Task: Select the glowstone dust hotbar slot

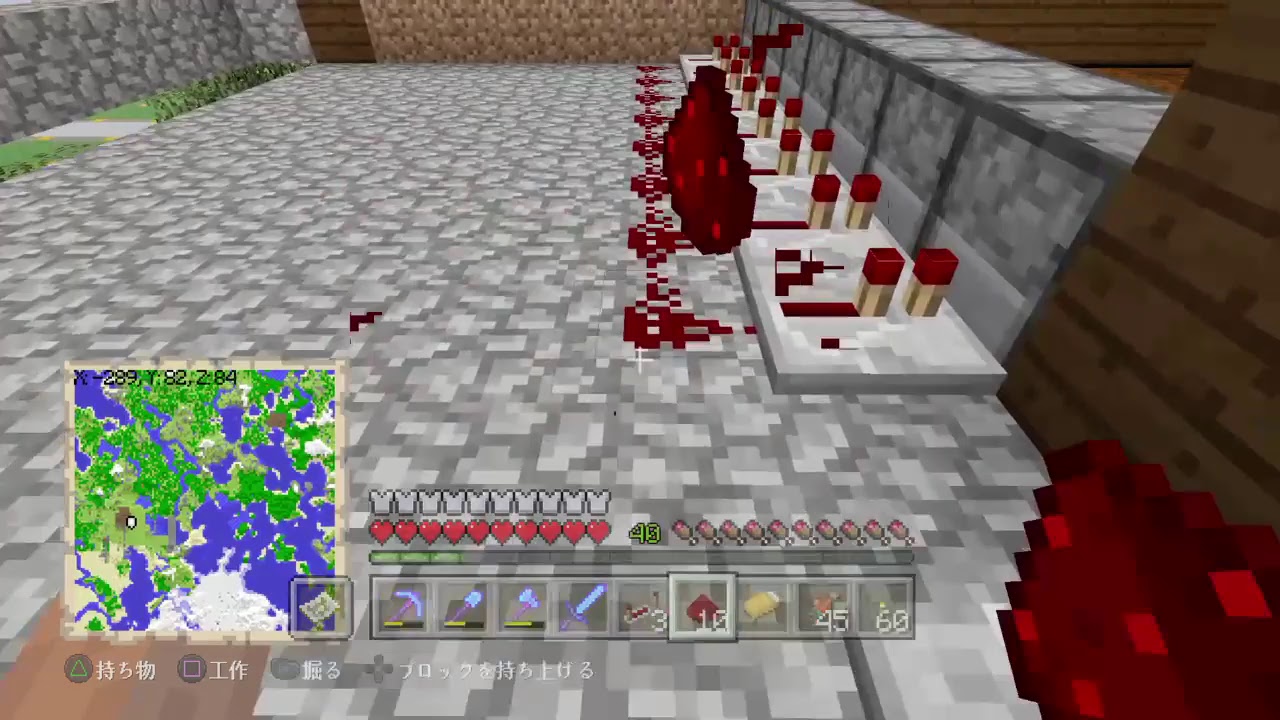Action: [765, 608]
